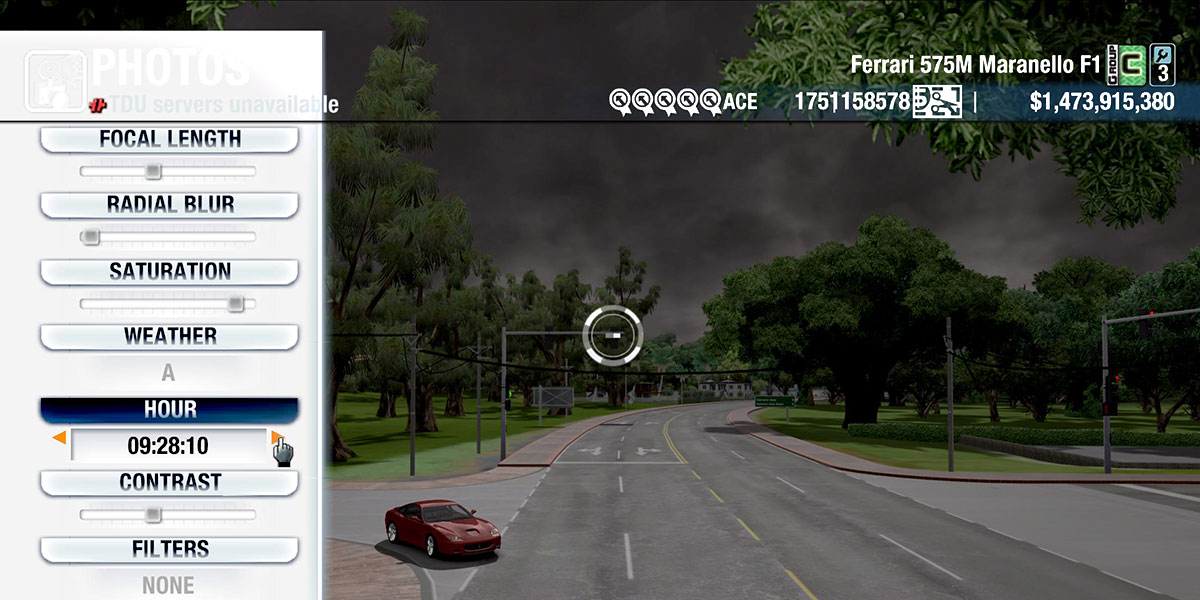Choose the Weather setting

(169, 337)
